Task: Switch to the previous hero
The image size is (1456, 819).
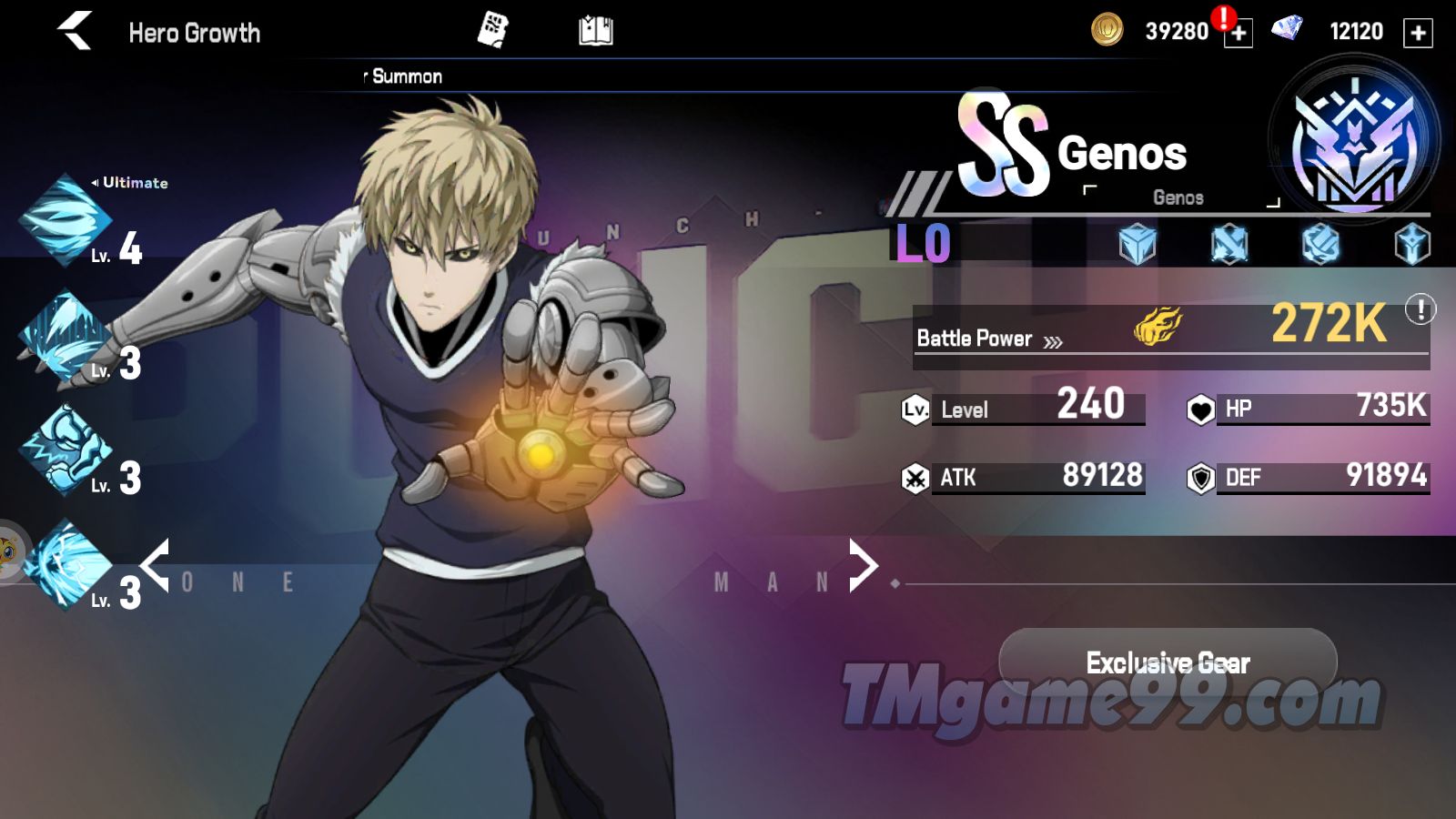Action: pyautogui.click(x=155, y=565)
